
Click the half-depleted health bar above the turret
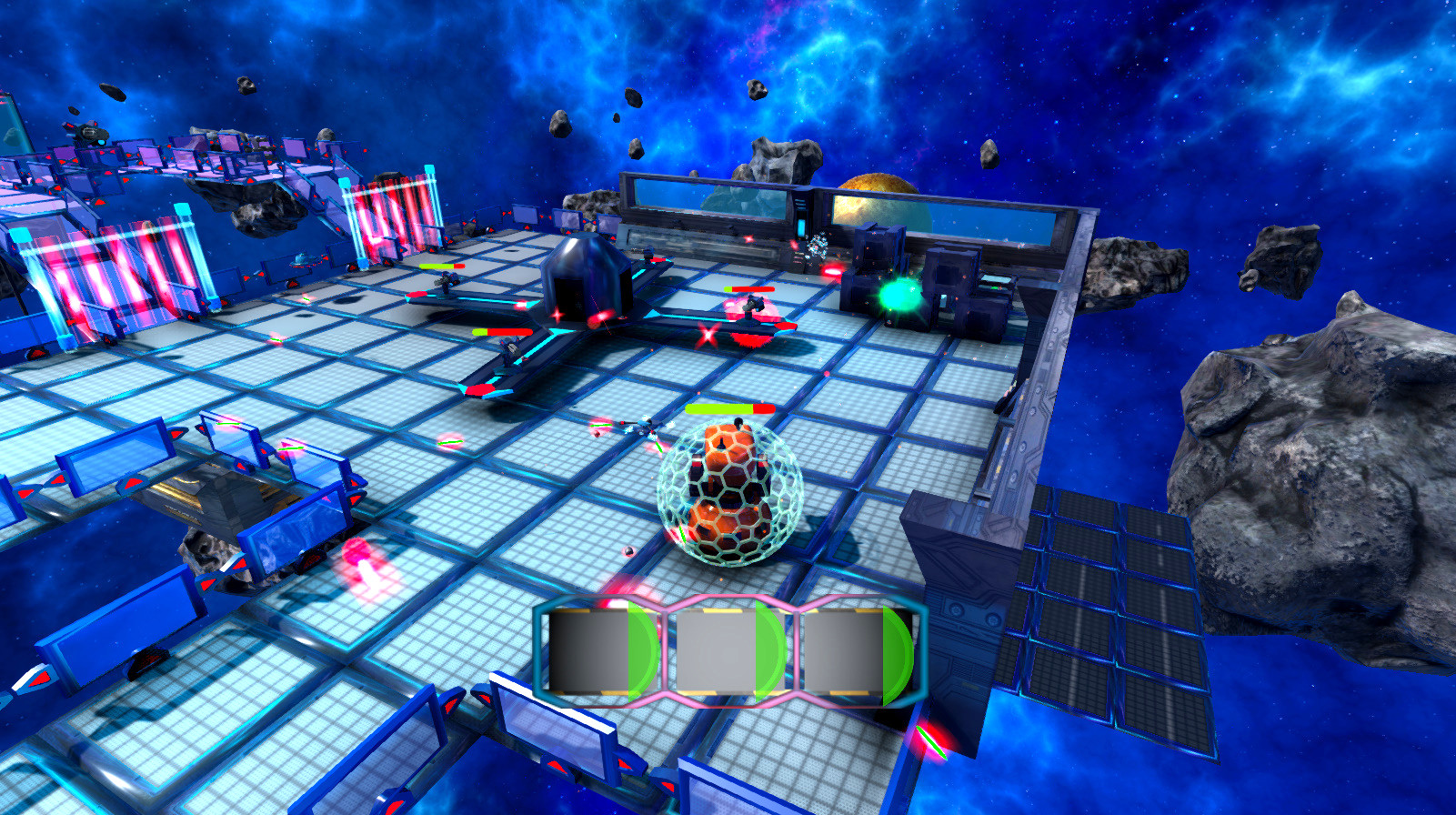click(x=498, y=329)
